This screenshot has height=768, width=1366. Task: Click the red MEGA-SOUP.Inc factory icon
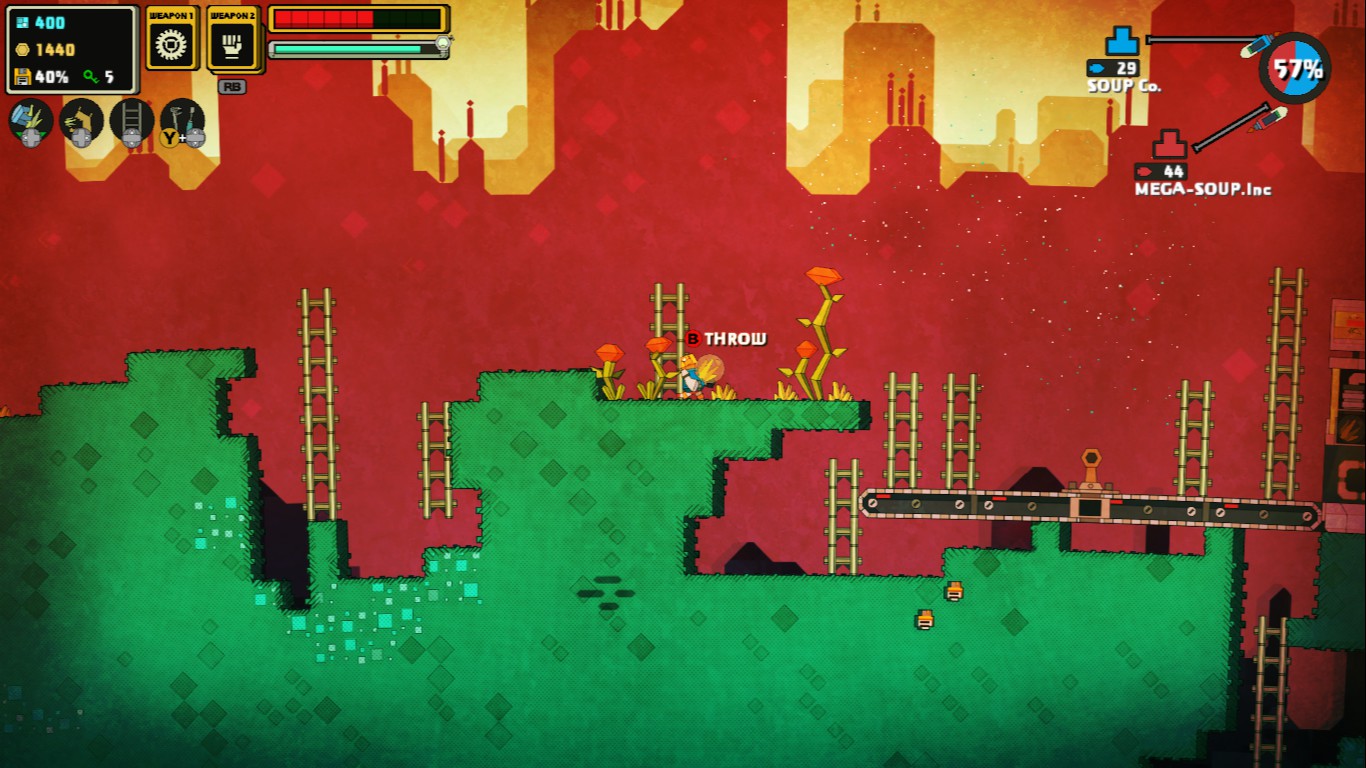coord(1169,145)
